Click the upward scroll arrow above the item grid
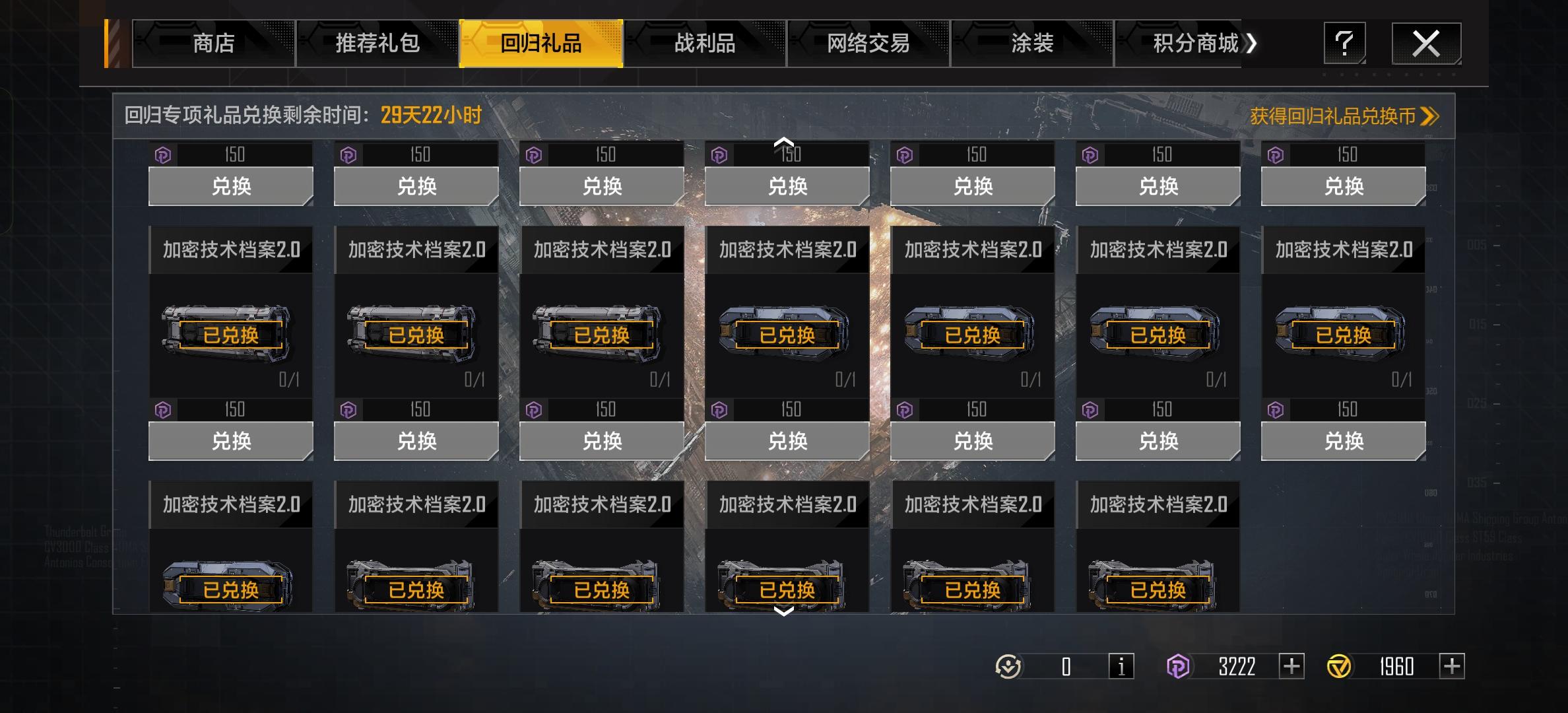Screen dimensions: 1568x713 click(x=784, y=141)
